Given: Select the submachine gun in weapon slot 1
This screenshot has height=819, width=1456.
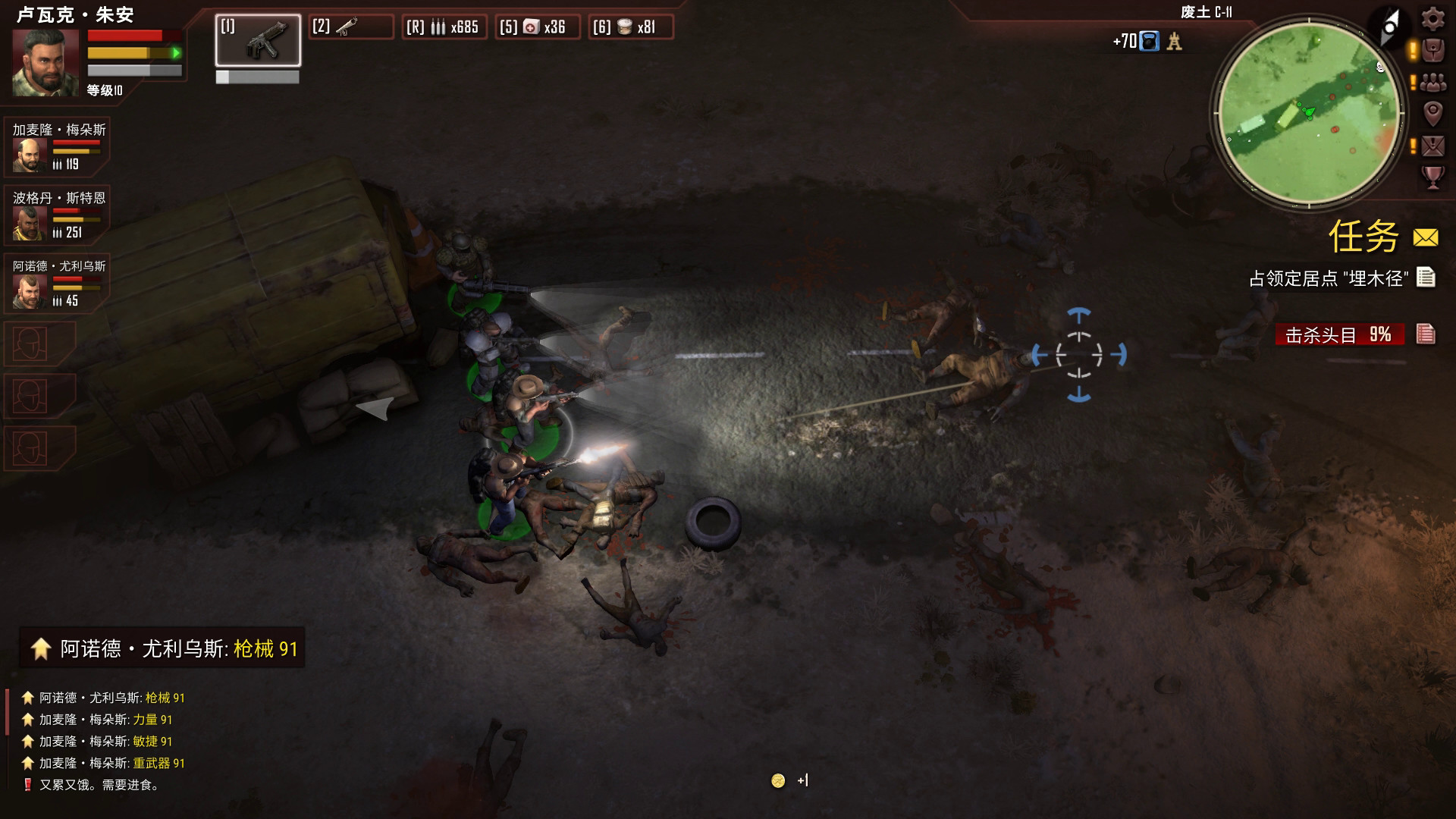Looking at the screenshot, I should (x=258, y=40).
